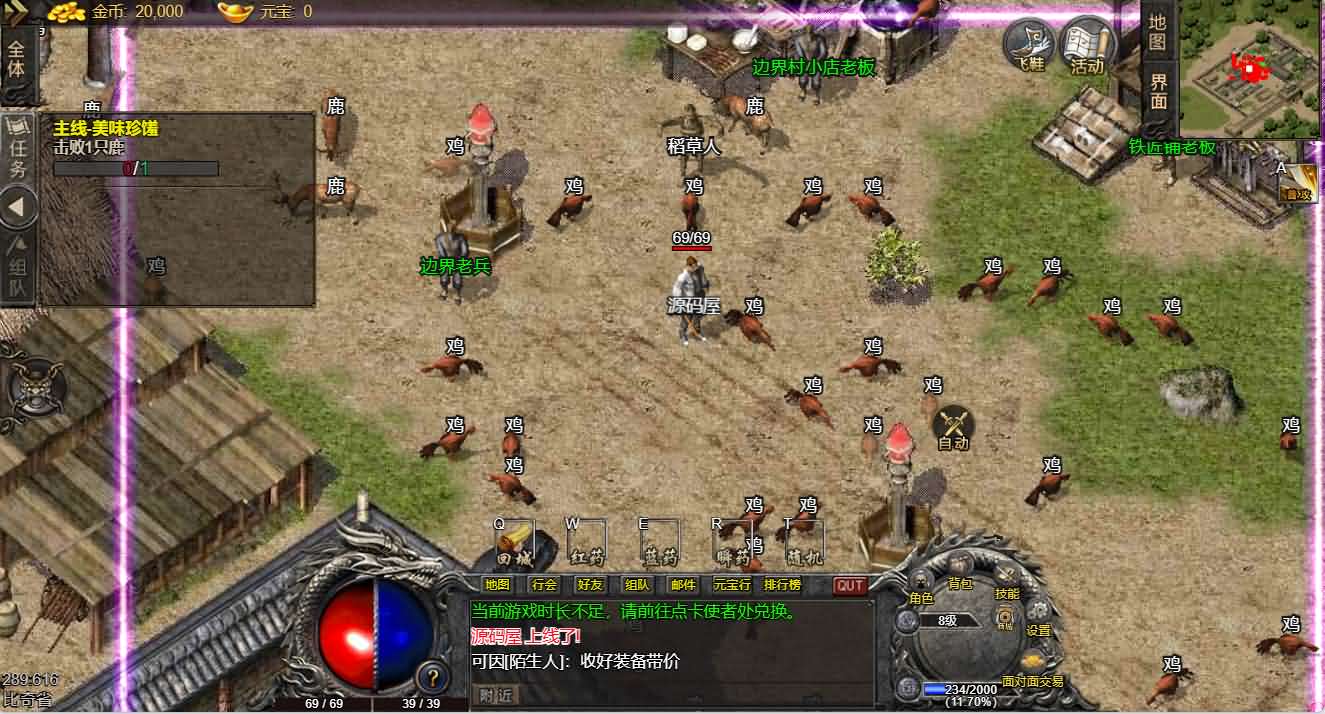Click the 行会 guild button
This screenshot has height=714, width=1325.
coord(544,585)
